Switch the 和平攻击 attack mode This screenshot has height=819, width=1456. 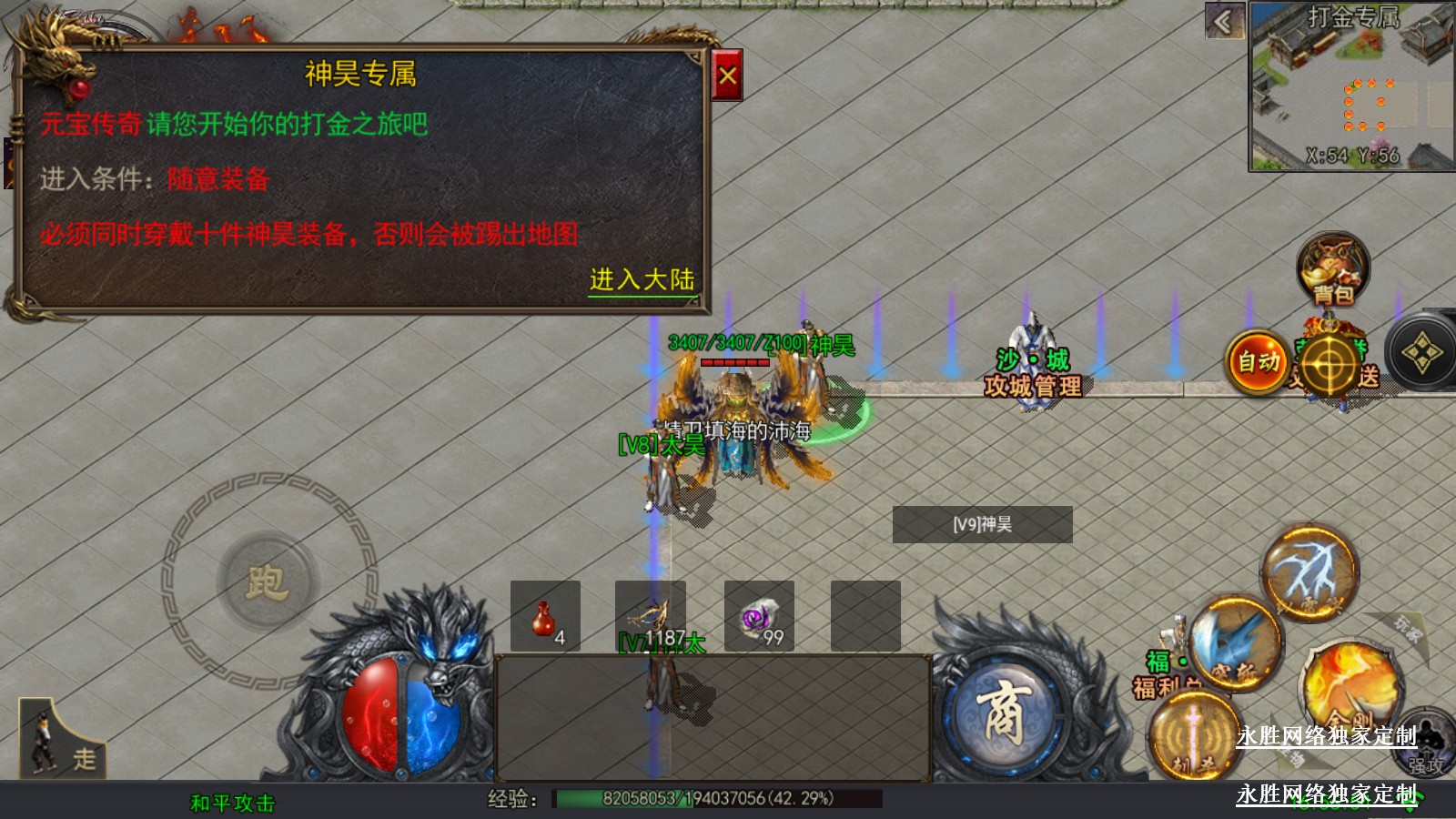[x=232, y=803]
